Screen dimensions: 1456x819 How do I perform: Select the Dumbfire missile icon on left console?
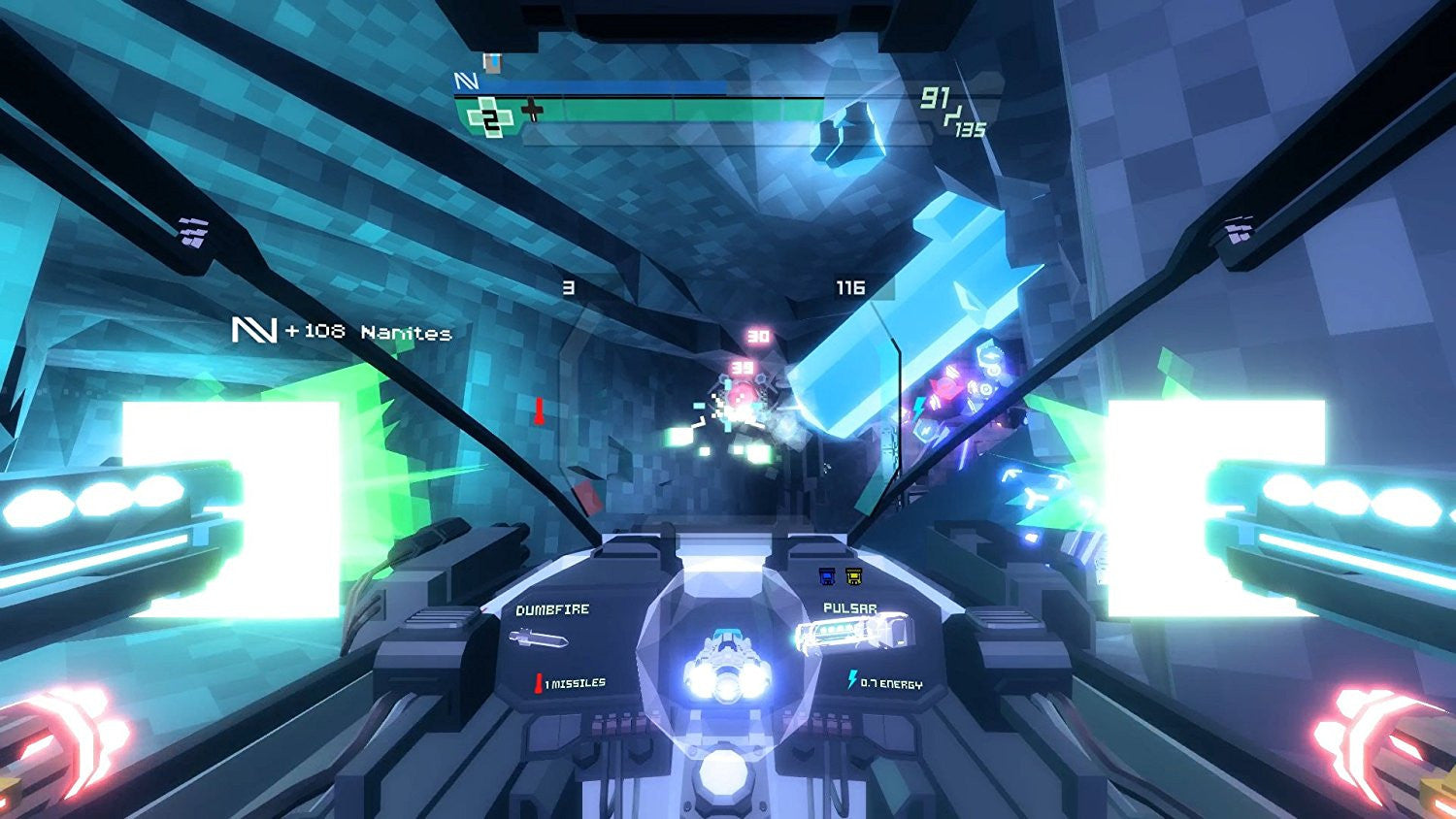540,639
